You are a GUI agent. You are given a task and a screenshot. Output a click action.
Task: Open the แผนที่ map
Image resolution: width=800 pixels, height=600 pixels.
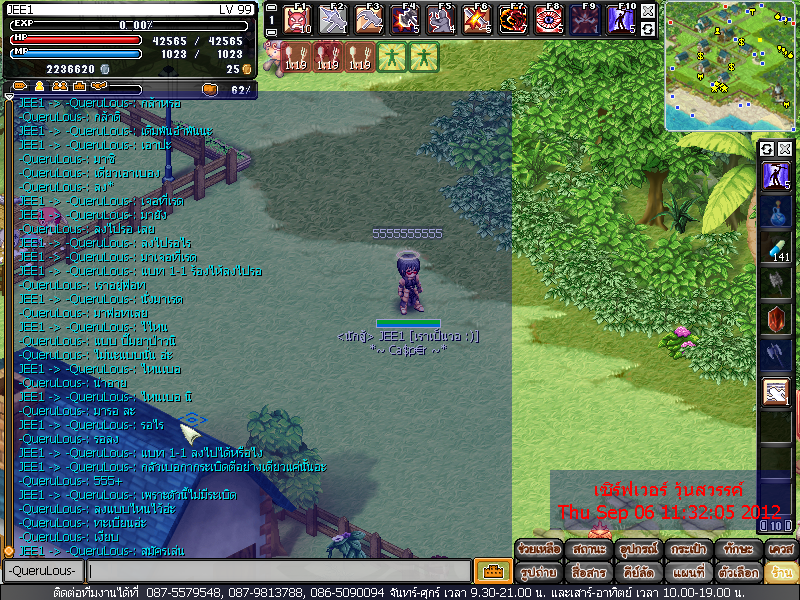tap(686, 573)
